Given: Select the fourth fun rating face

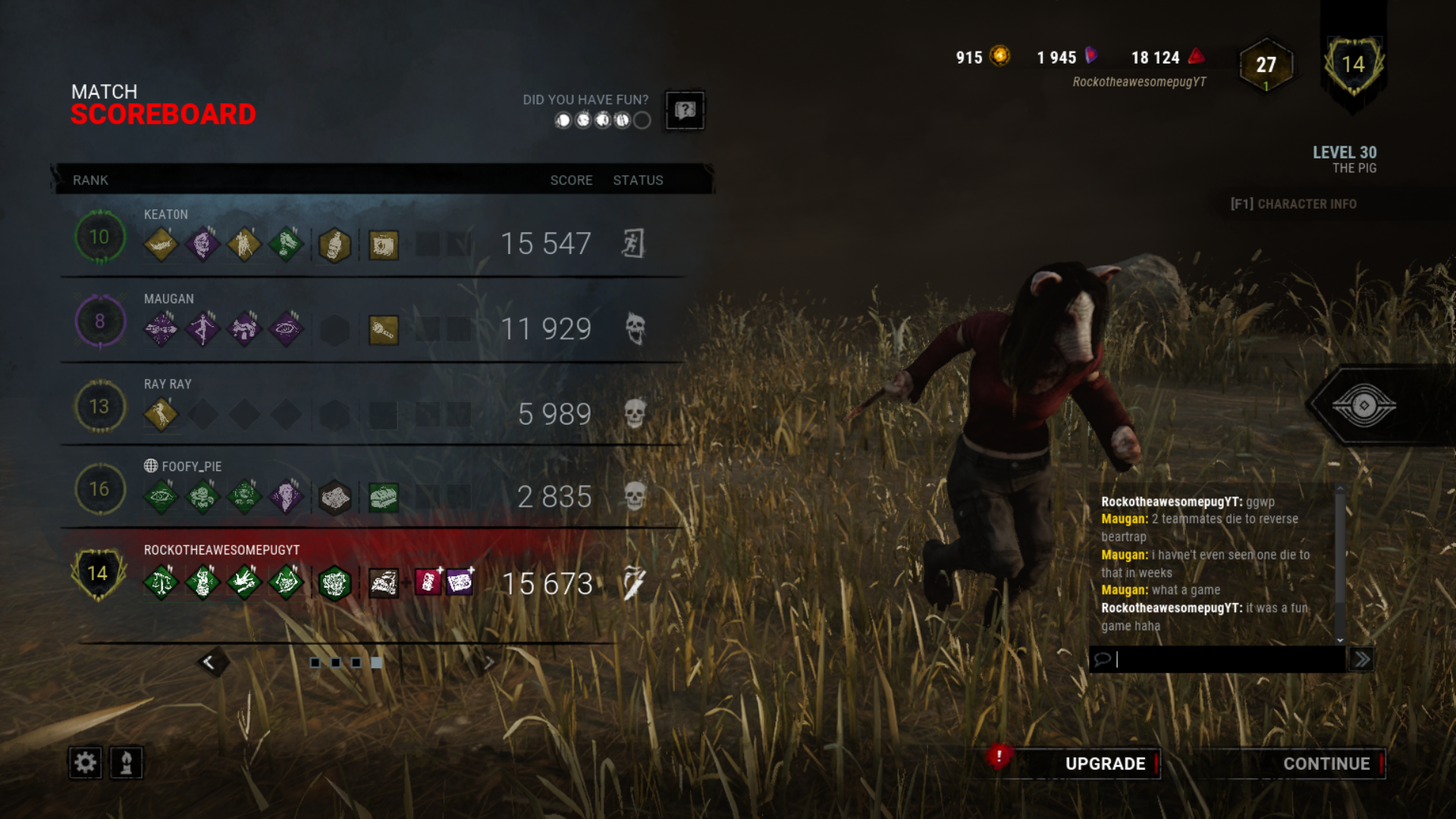Looking at the screenshot, I should tap(622, 120).
